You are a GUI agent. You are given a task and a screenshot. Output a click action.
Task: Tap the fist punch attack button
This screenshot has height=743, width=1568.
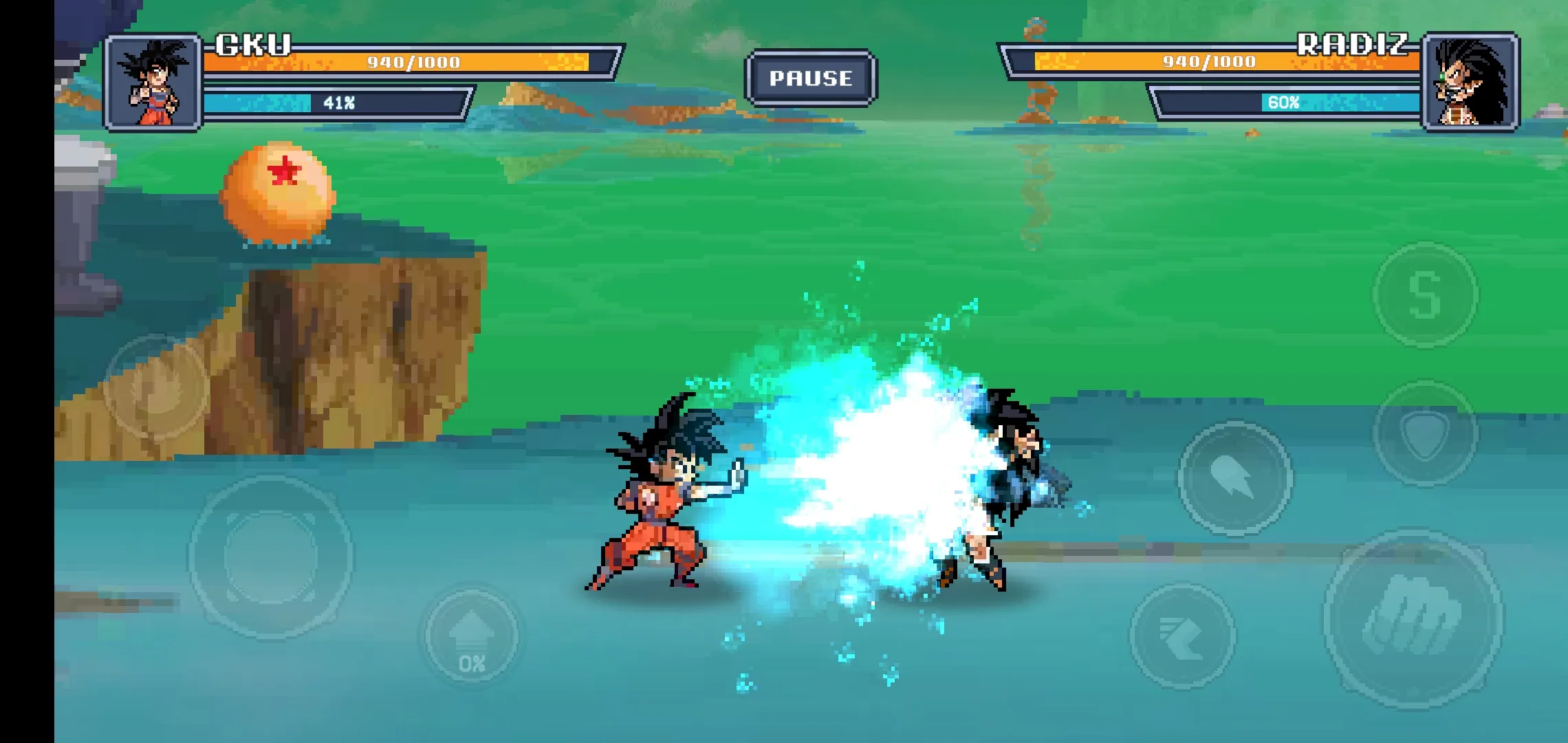(1413, 617)
